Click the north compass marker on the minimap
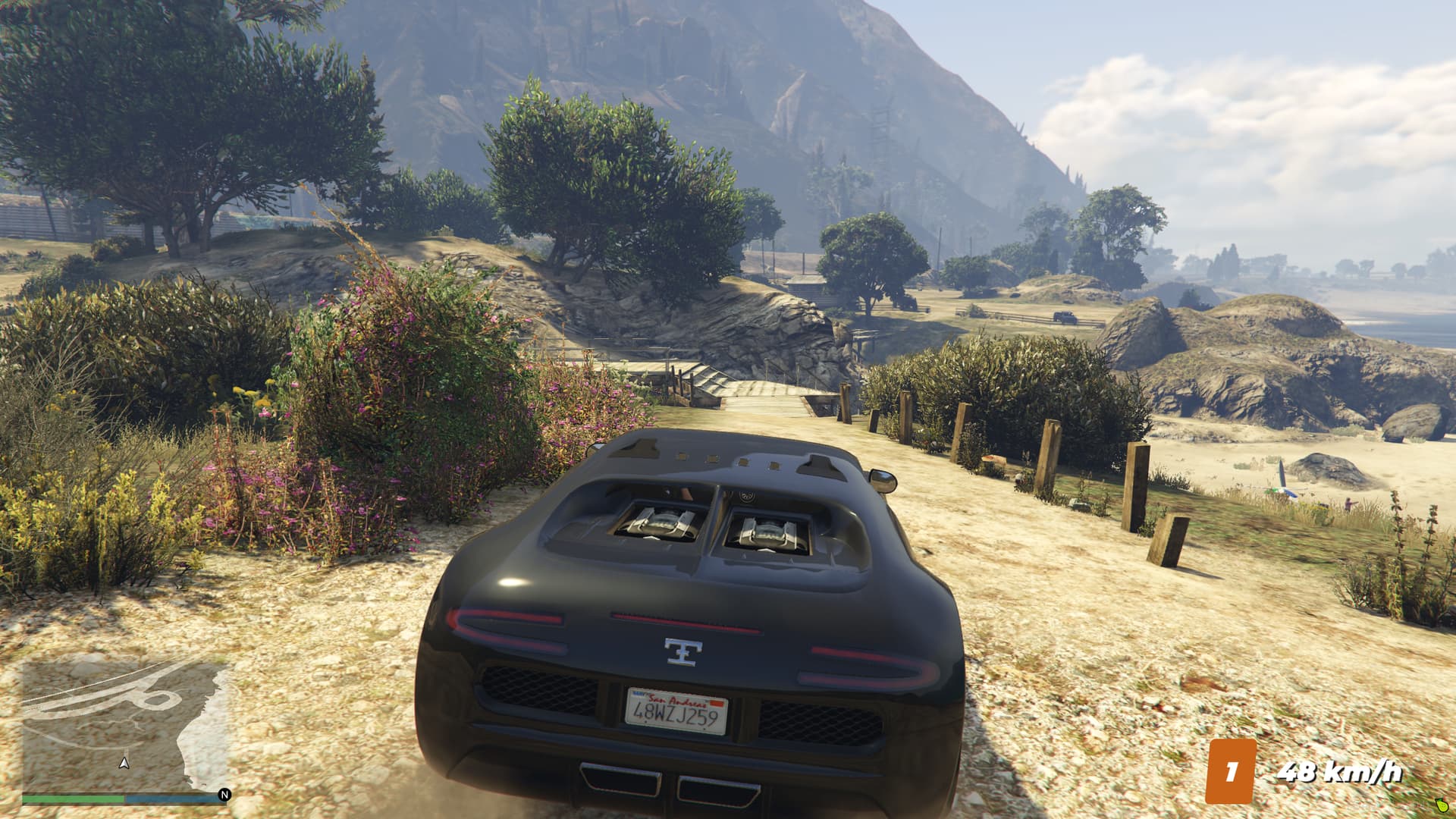Screen dimensions: 1456x819 224,795
